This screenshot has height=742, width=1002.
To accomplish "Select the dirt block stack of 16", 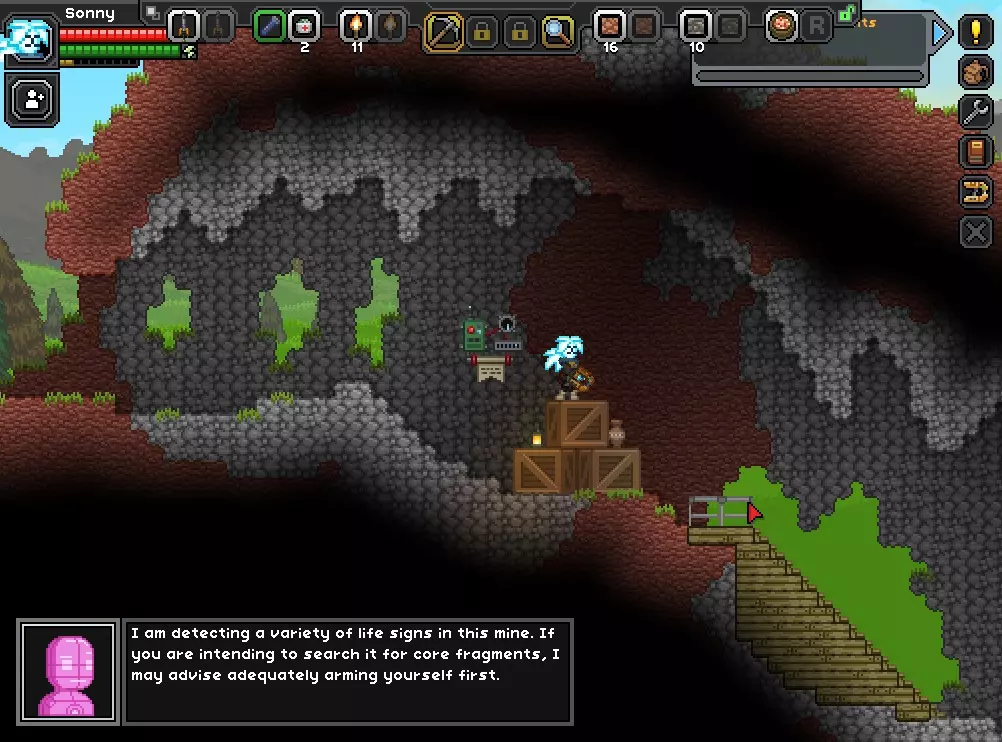I will point(609,26).
